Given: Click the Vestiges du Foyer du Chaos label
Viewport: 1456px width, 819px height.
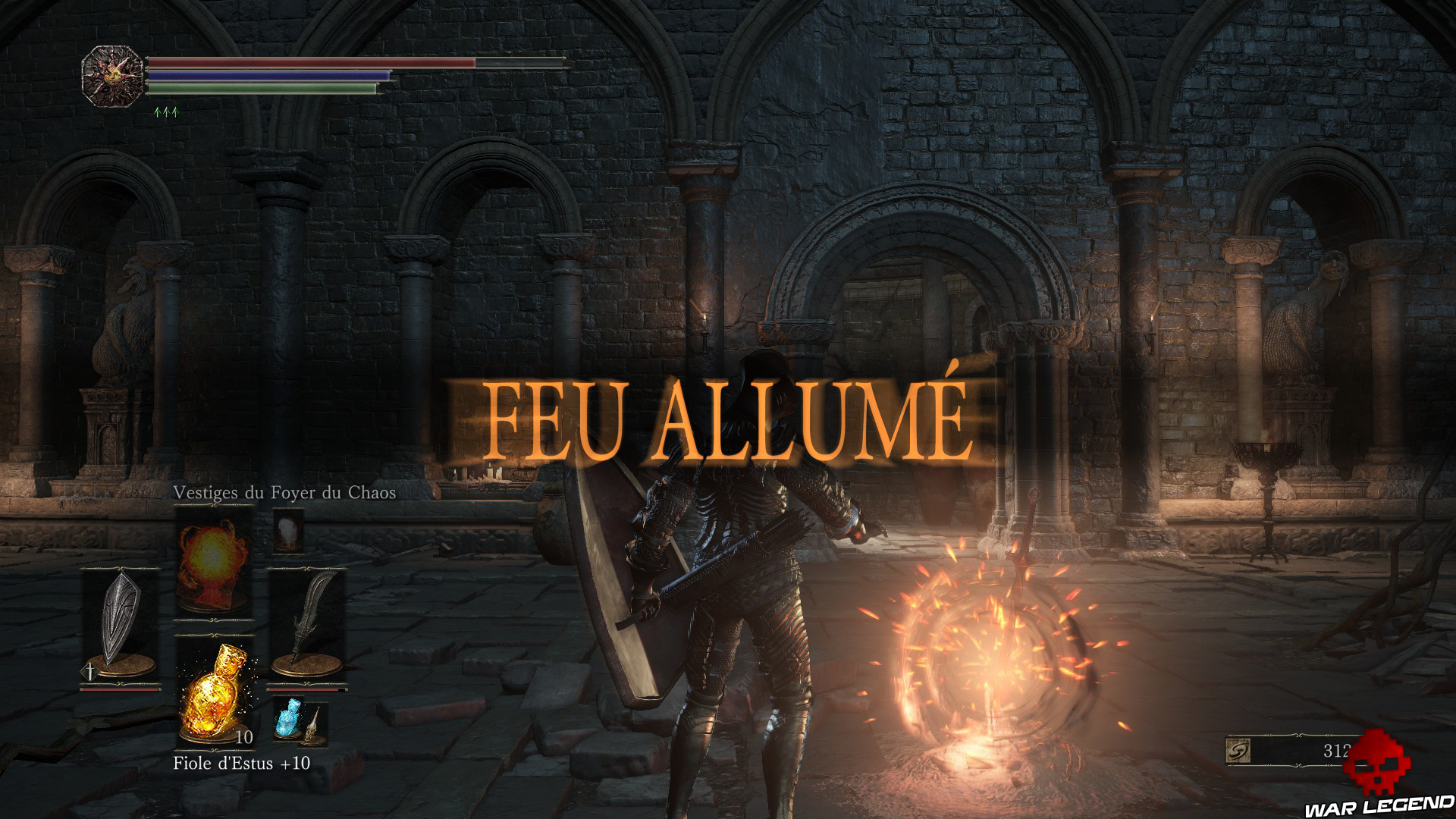Looking at the screenshot, I should [284, 494].
